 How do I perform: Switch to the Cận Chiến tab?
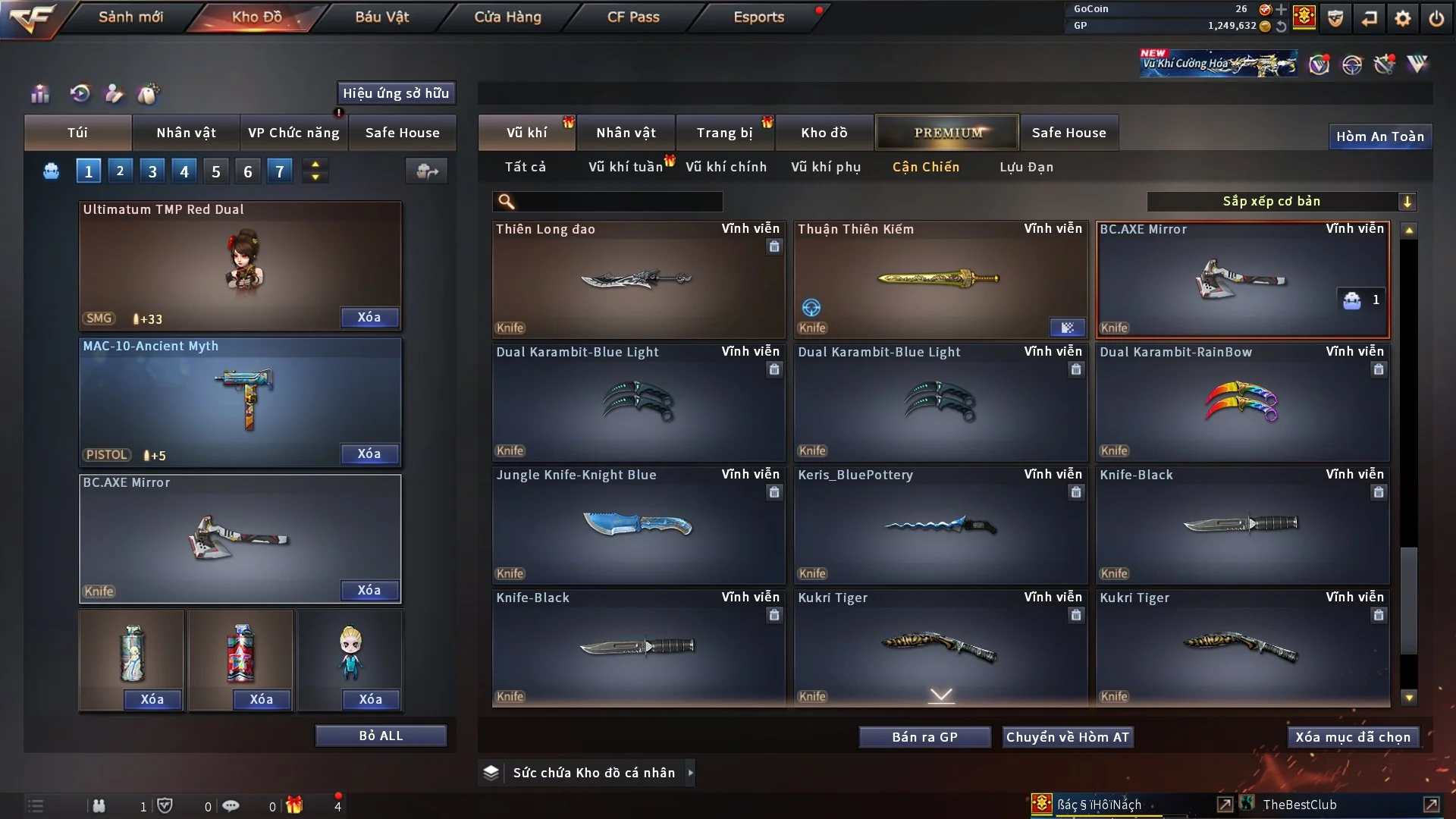click(x=926, y=167)
